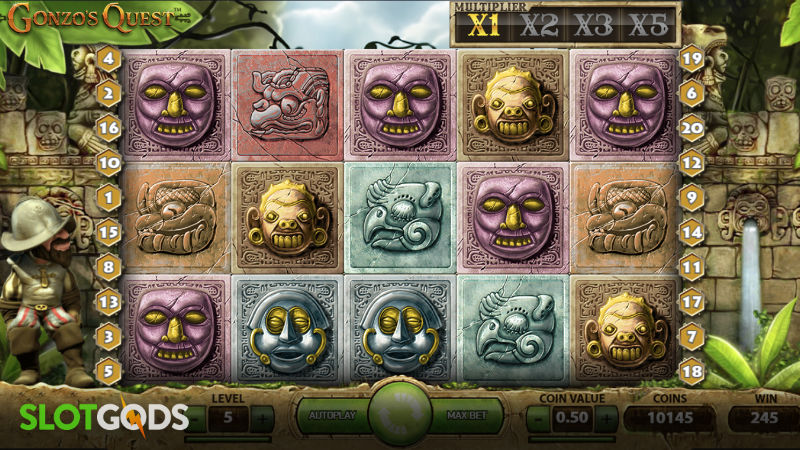Increase the bet Level with plus
This screenshot has height=450, width=800.
[260, 417]
